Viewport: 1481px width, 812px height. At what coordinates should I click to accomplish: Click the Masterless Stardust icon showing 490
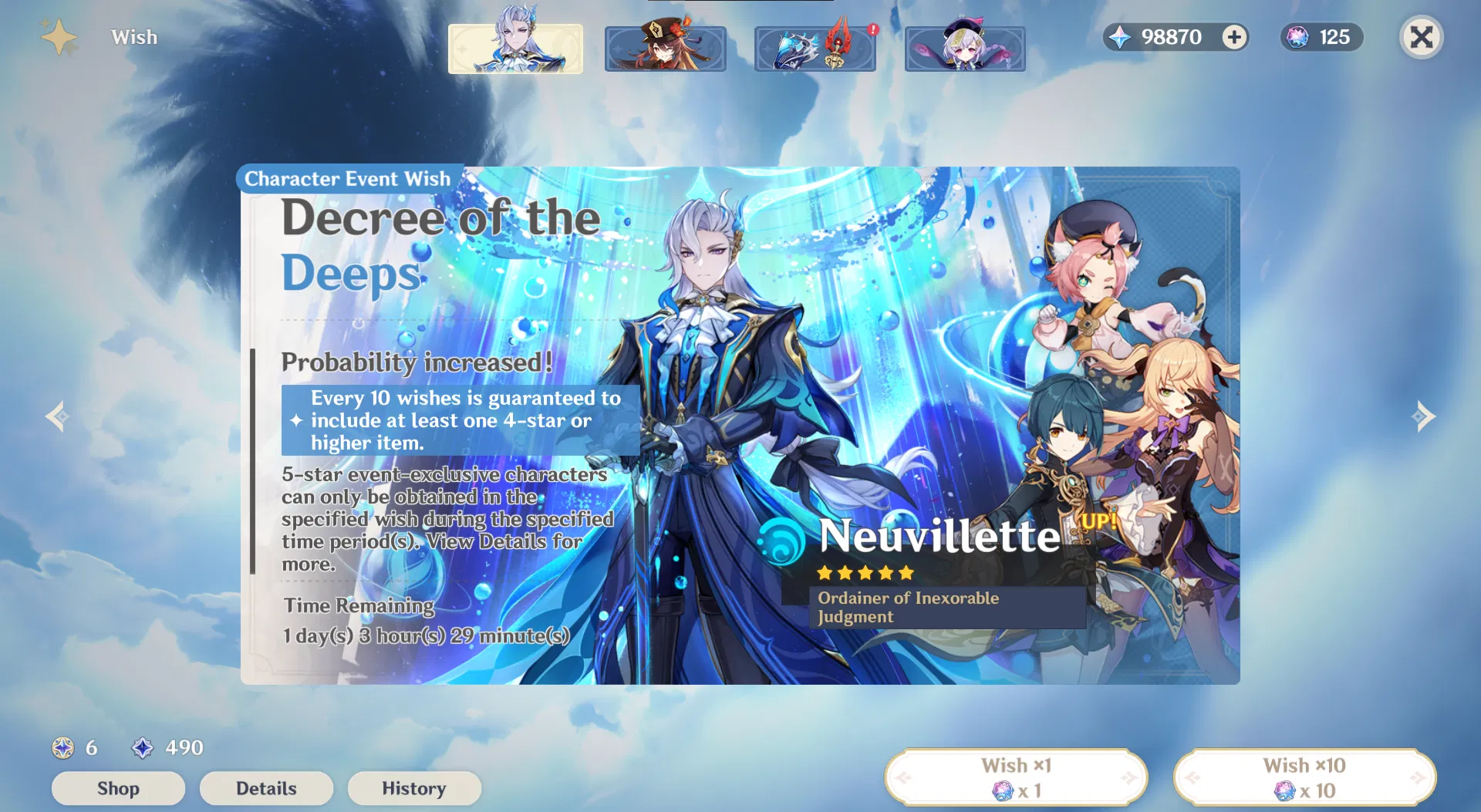tap(143, 747)
